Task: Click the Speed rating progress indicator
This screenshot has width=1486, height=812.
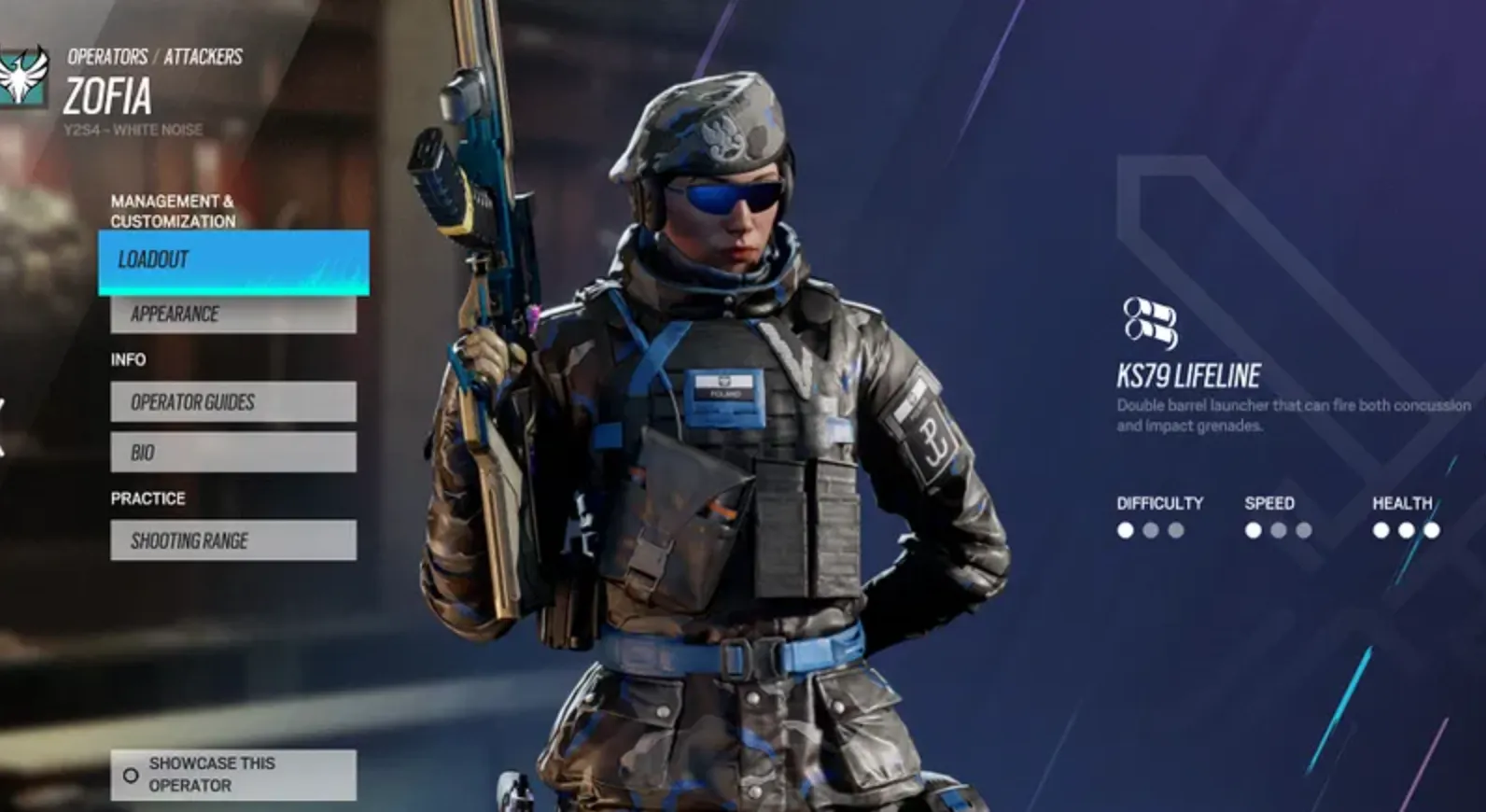Action: [x=1277, y=528]
